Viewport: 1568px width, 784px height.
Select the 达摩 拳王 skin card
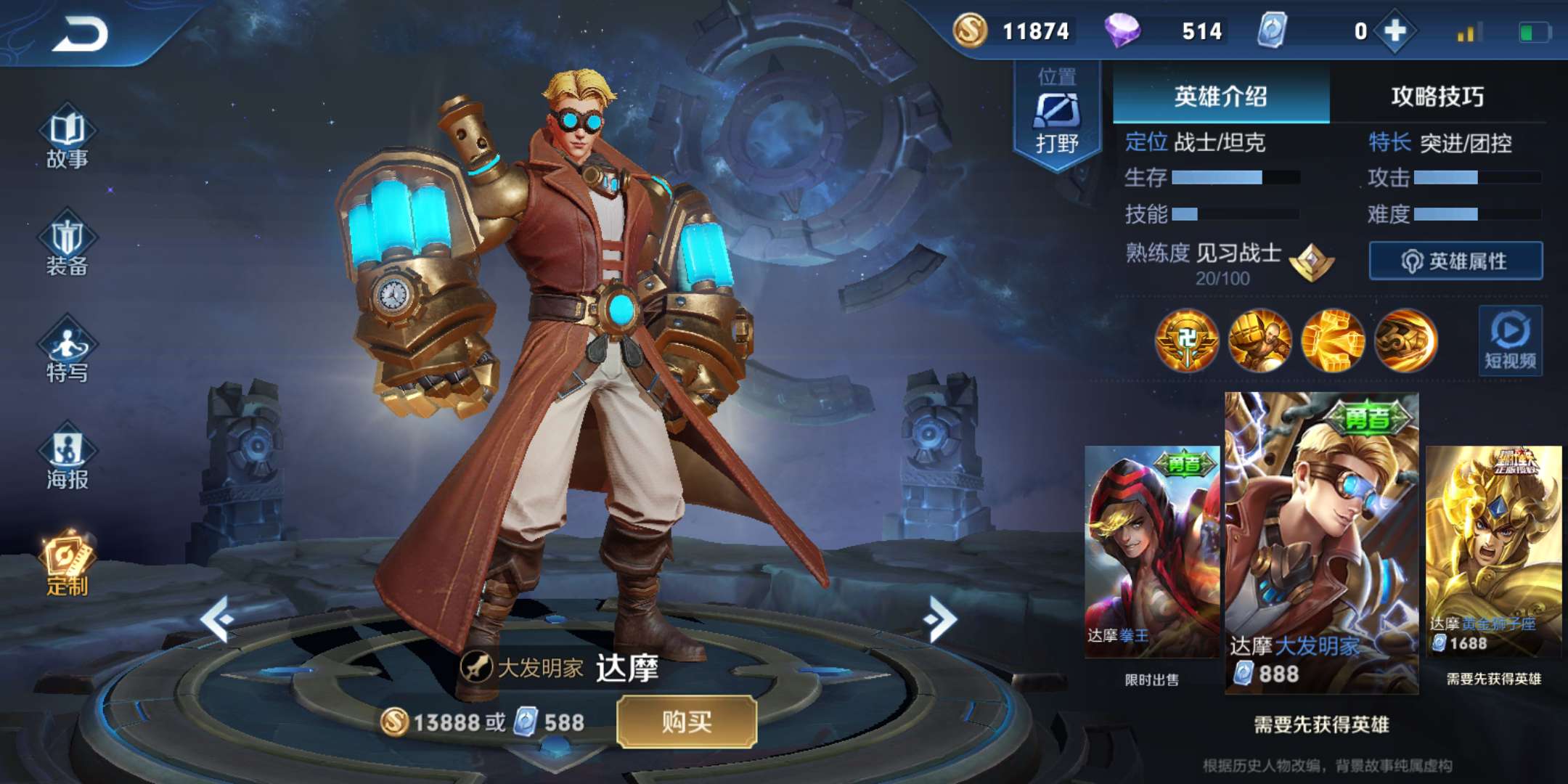point(1152,552)
